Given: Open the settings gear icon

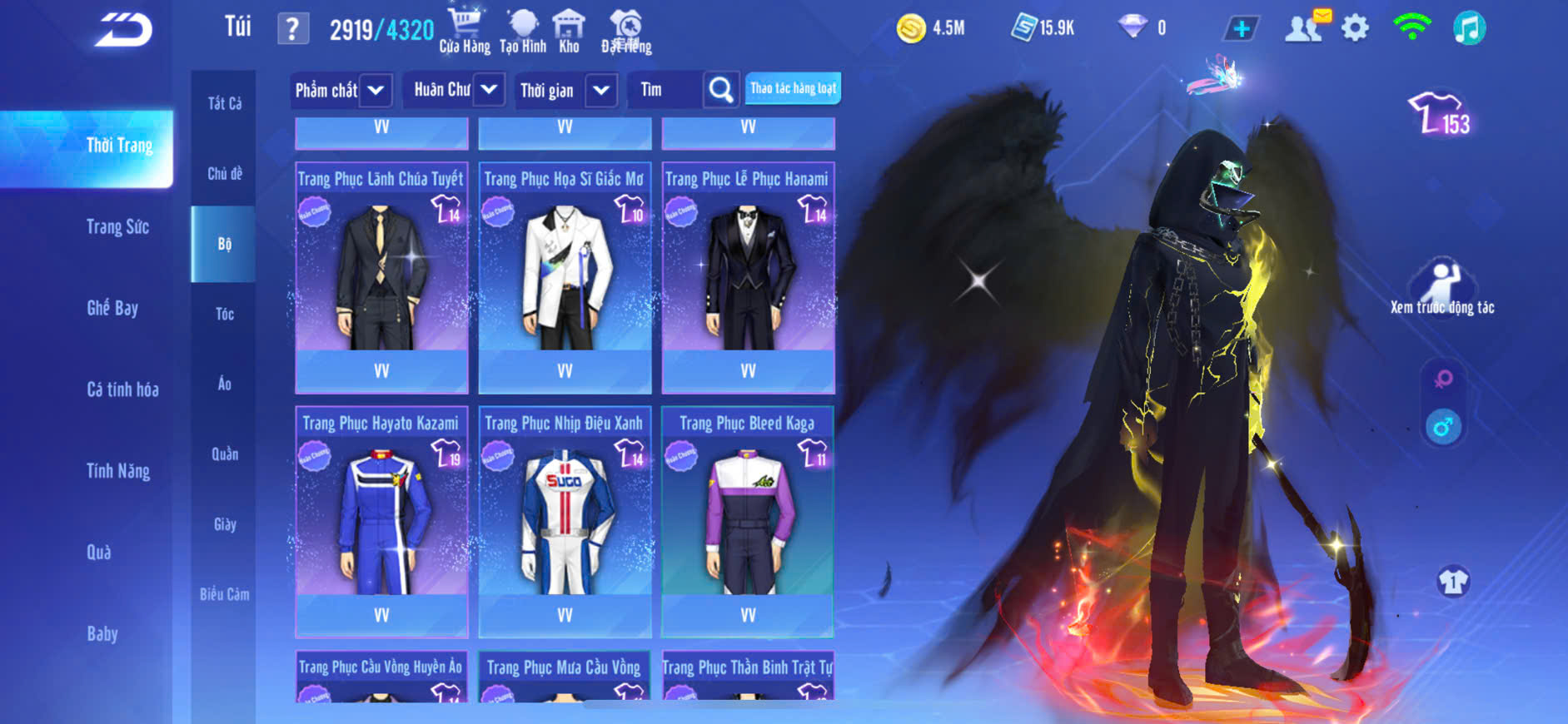Looking at the screenshot, I should point(1355,28).
